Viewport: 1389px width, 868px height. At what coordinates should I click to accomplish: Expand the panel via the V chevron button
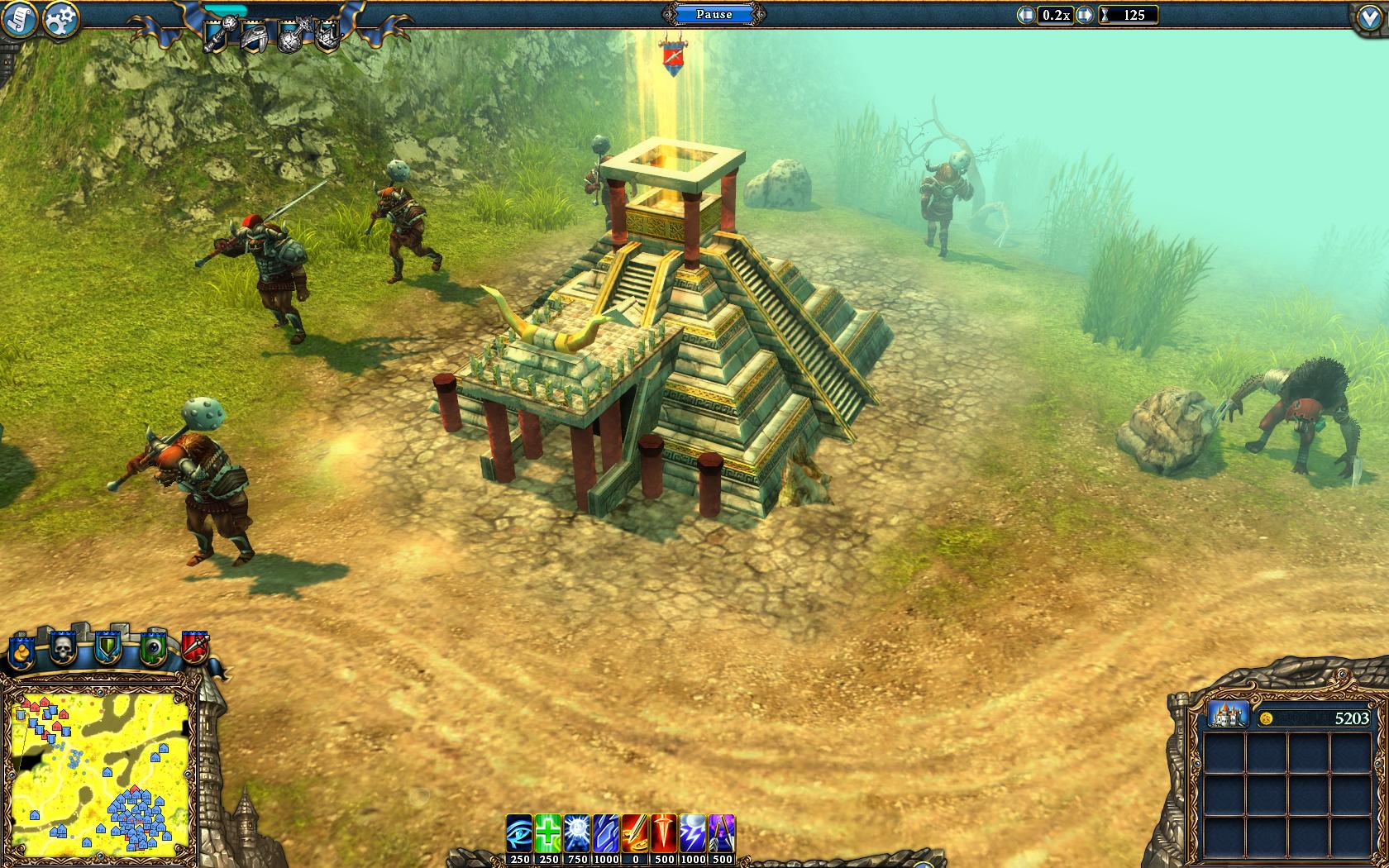[1368, 15]
